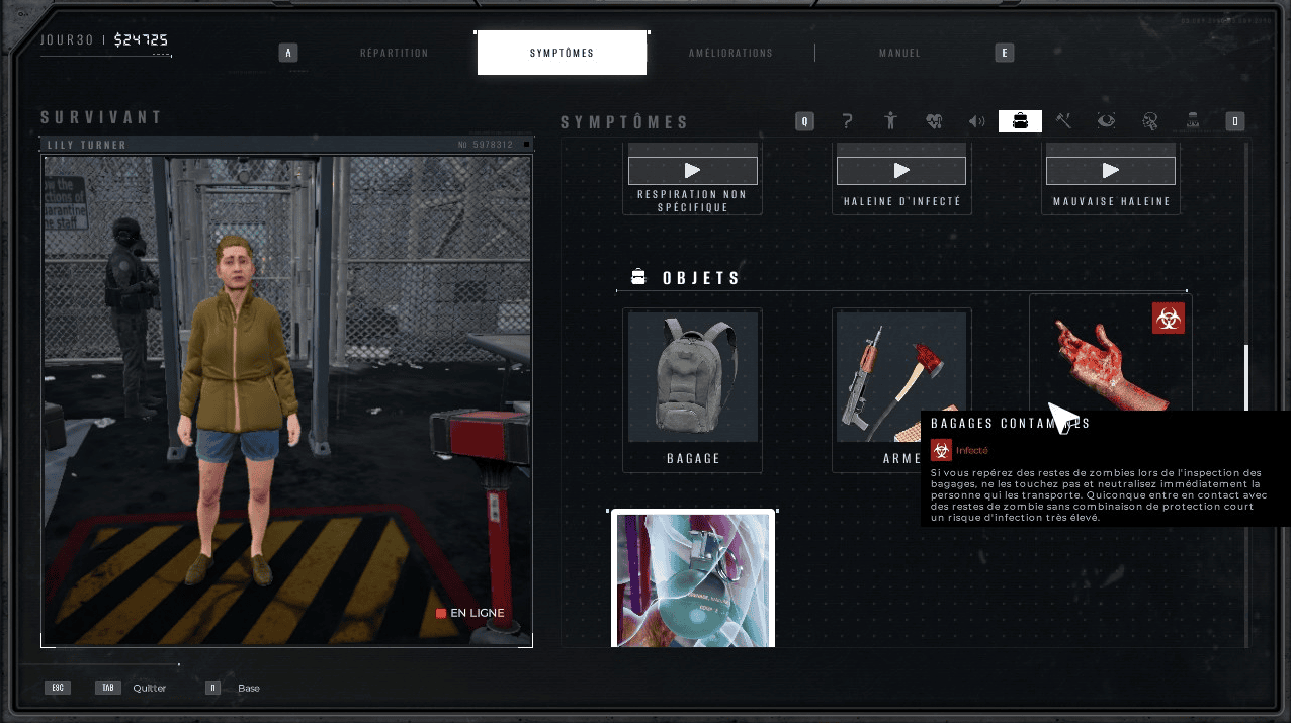The height and width of the screenshot is (723, 1291).
Task: Play the Haleine d'infecté sample
Action: tap(901, 171)
